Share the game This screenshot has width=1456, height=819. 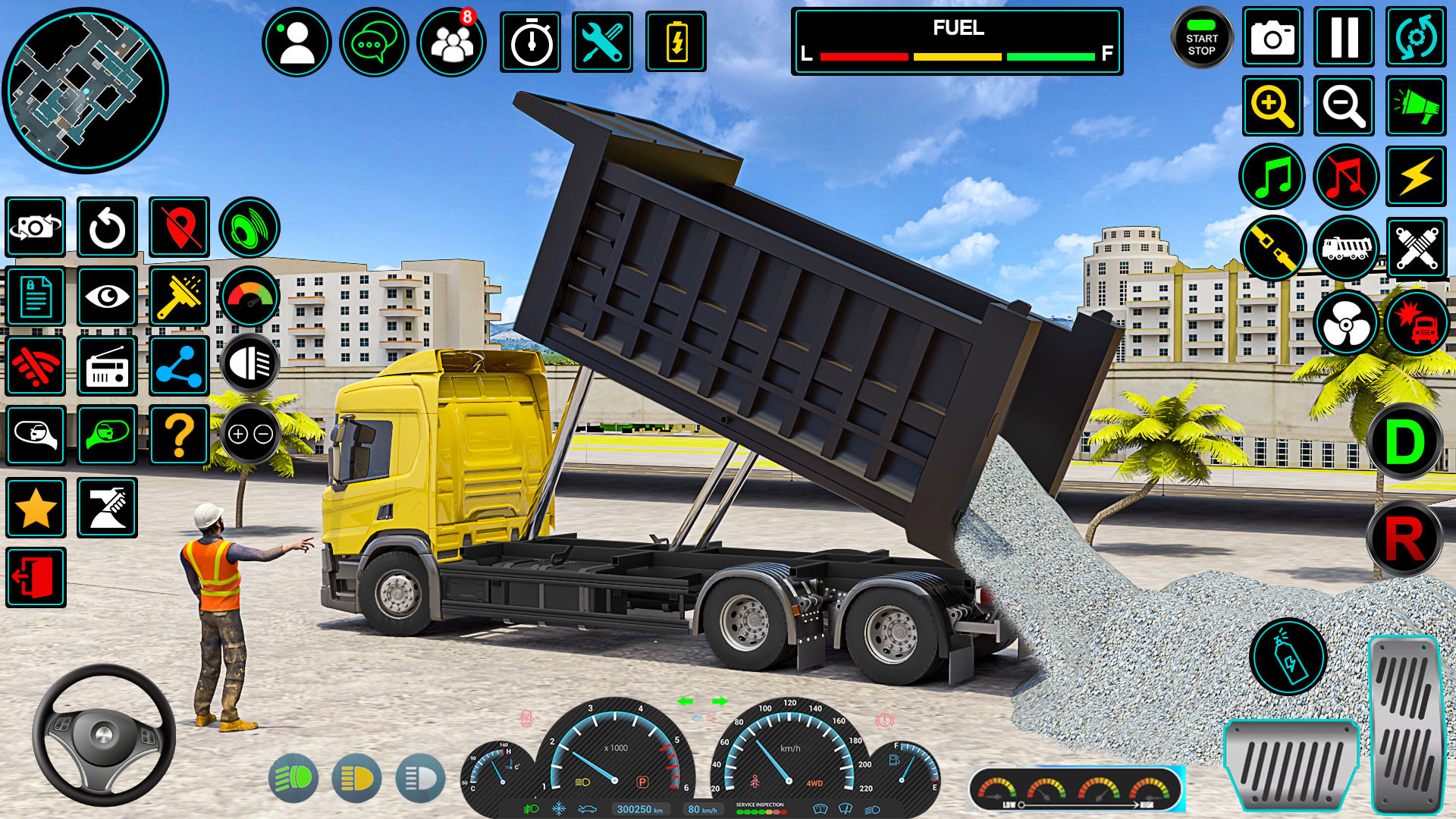[x=179, y=366]
